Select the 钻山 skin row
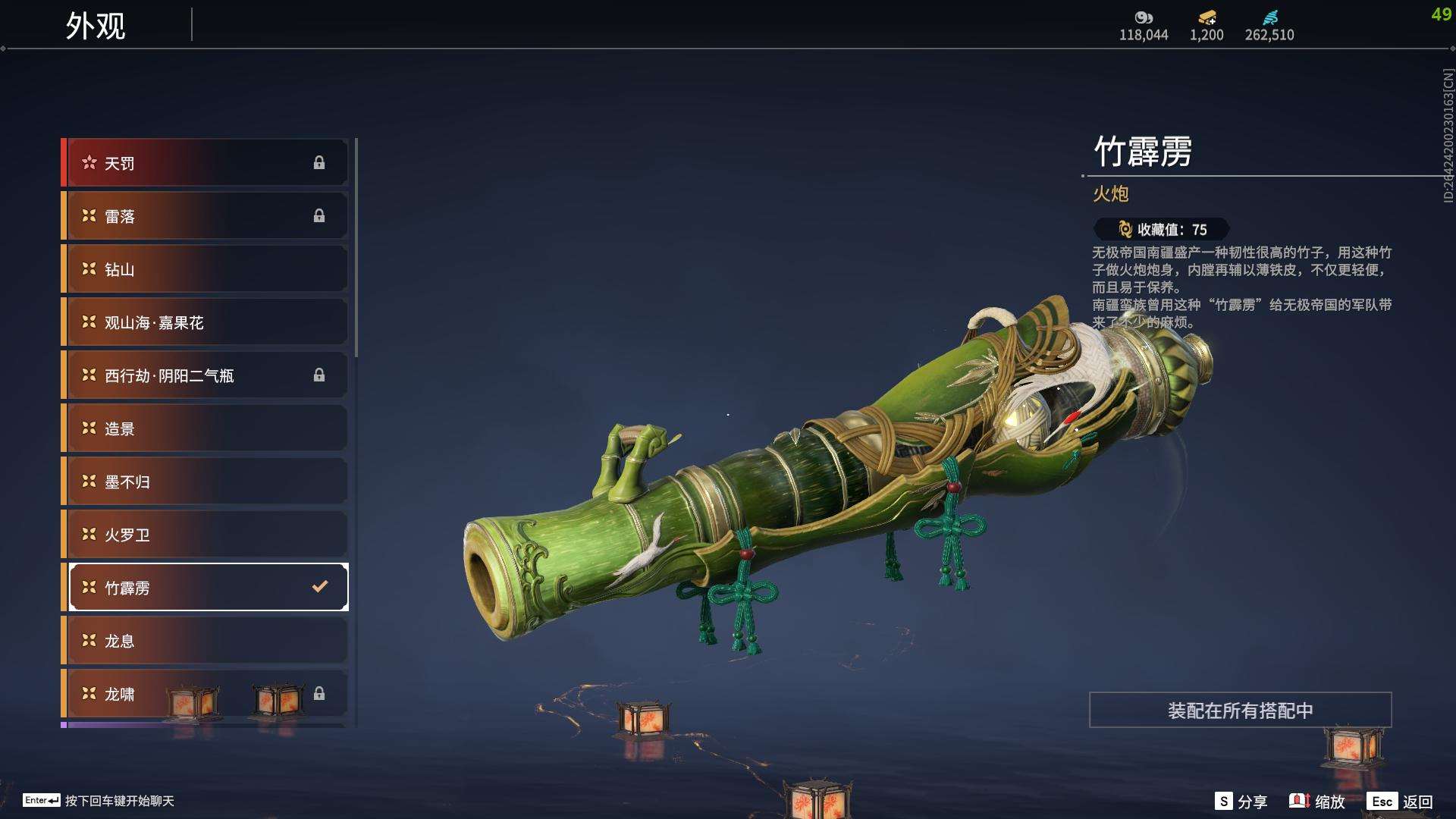Viewport: 1456px width, 819px height. [x=206, y=269]
